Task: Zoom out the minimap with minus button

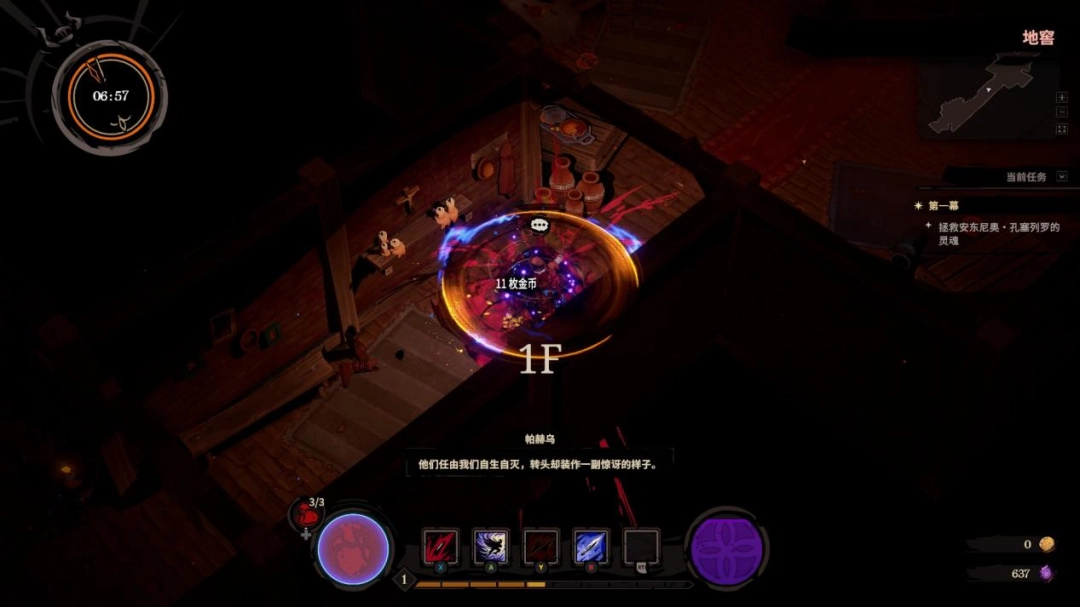Action: click(1061, 113)
